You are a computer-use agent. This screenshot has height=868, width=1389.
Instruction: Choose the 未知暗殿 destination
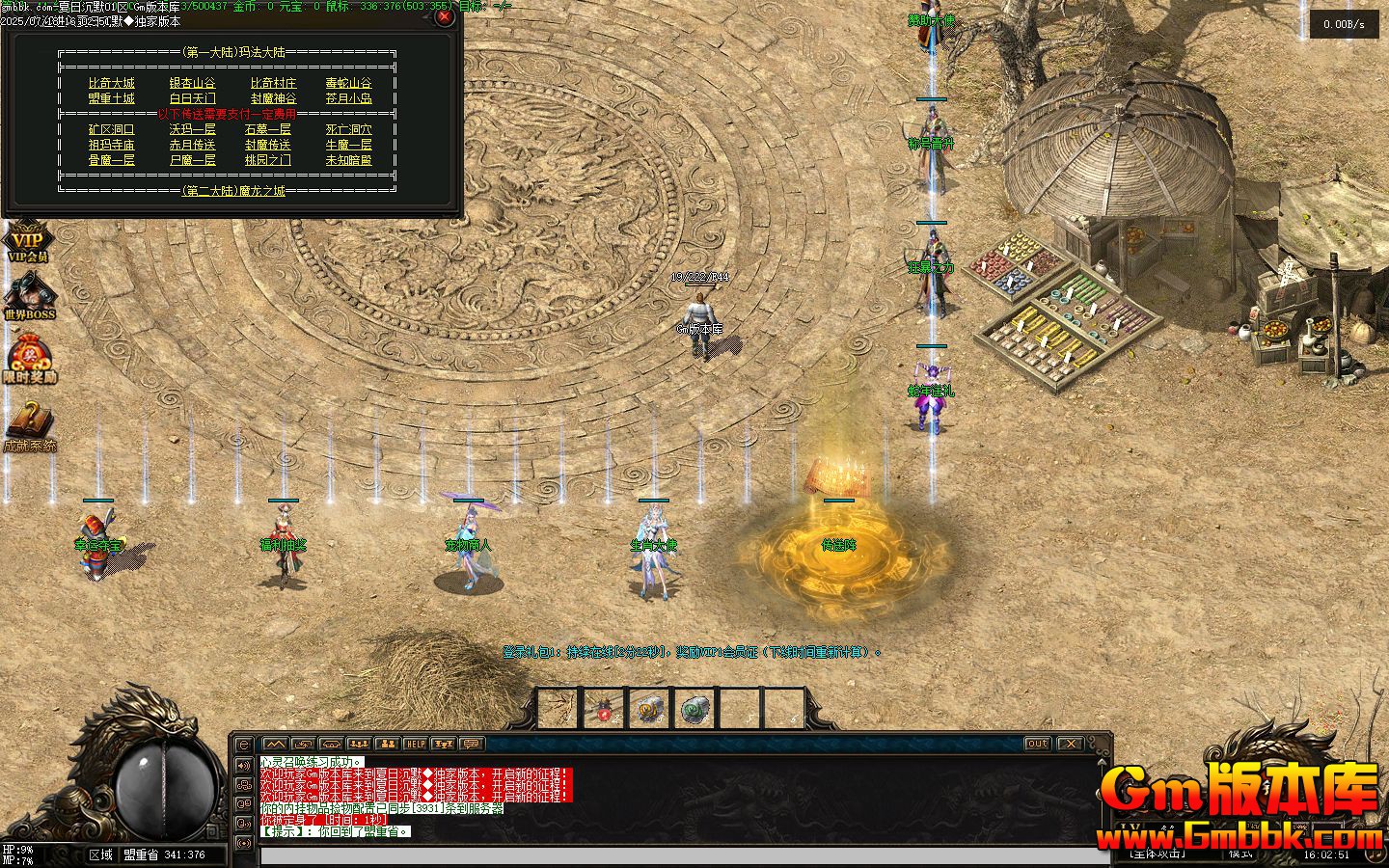click(348, 160)
